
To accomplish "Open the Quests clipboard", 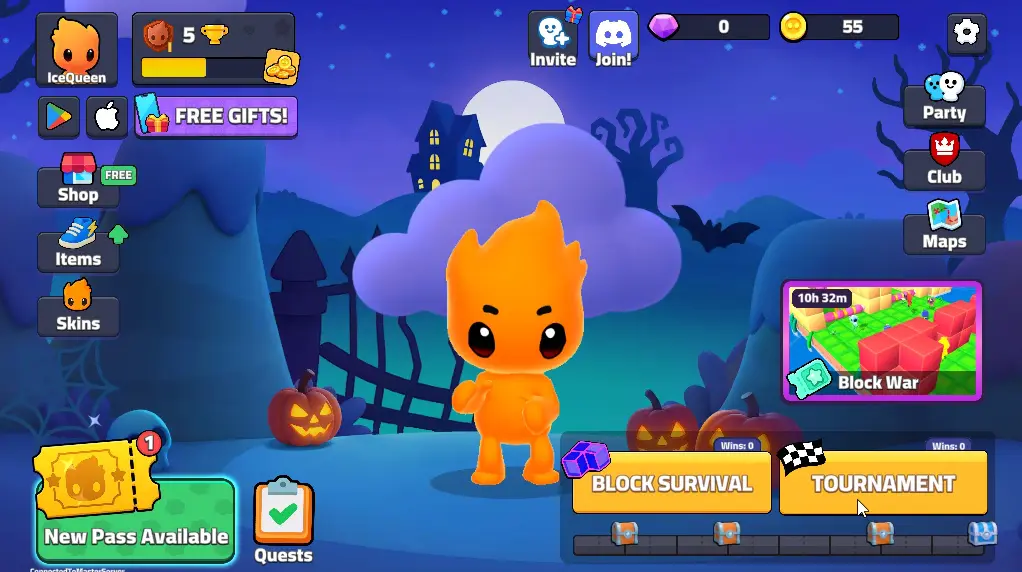I will click(283, 520).
